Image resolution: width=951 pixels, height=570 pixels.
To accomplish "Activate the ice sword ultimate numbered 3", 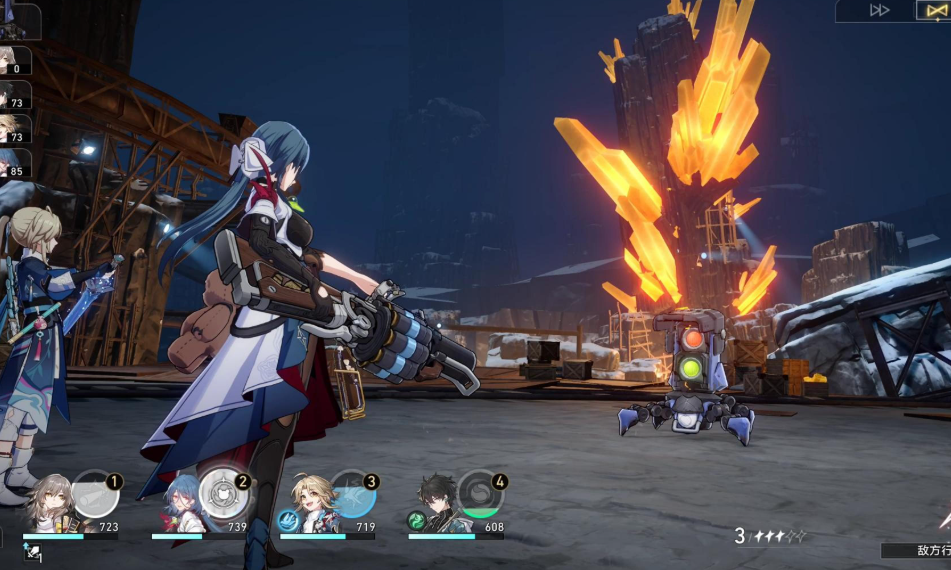I will click(353, 494).
